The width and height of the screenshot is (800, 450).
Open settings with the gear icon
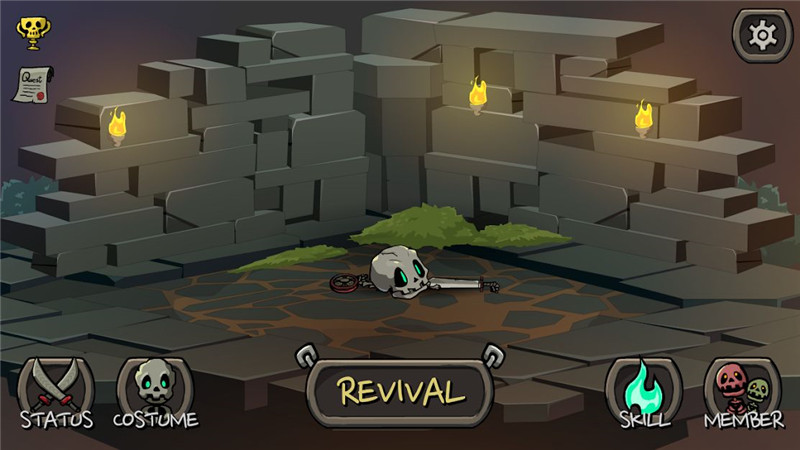click(762, 36)
